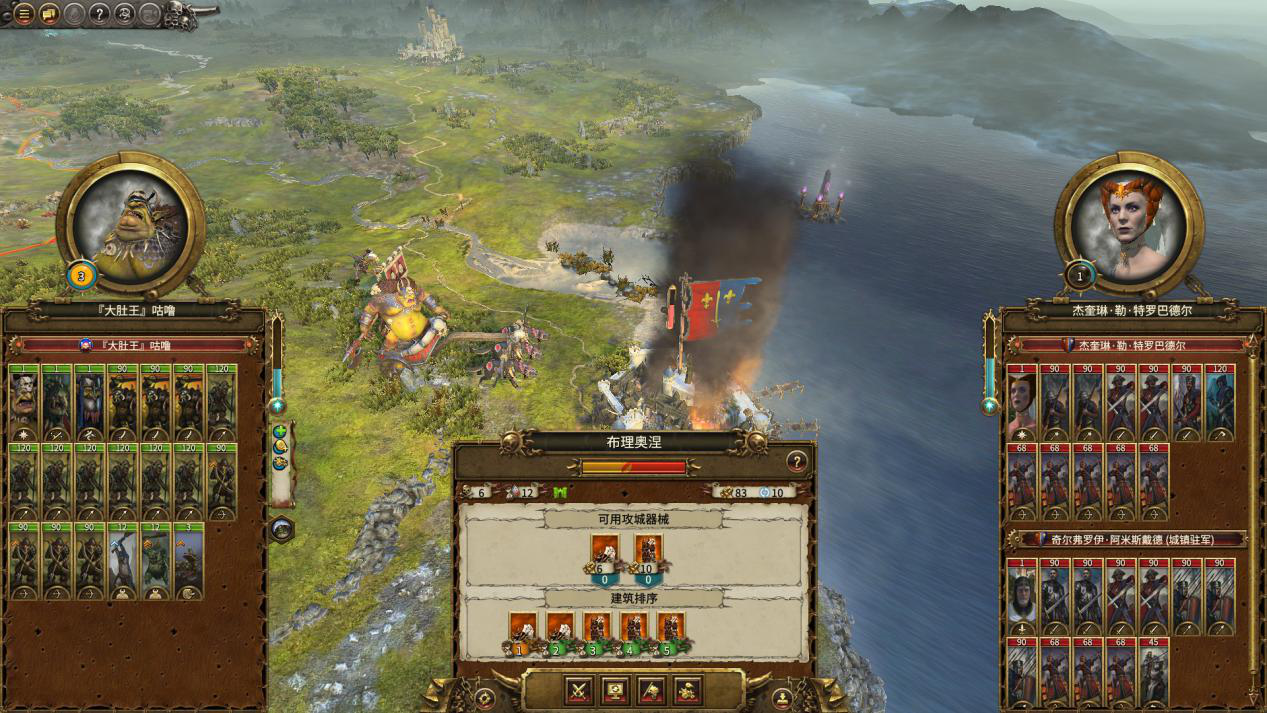
Task: Open the question mark help button in top bar
Action: pos(99,14)
